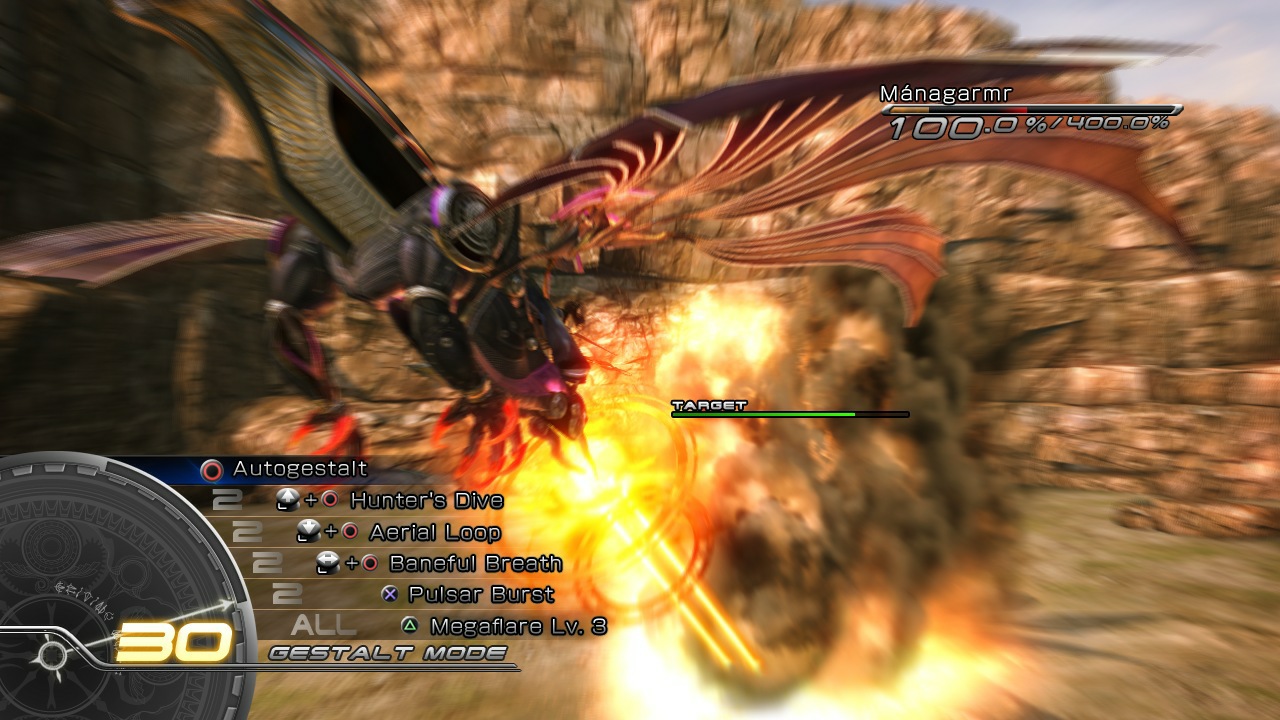This screenshot has height=720, width=1280.
Task: Click the ATB cost 2 beside Baneful Breath
Action: click(x=268, y=562)
